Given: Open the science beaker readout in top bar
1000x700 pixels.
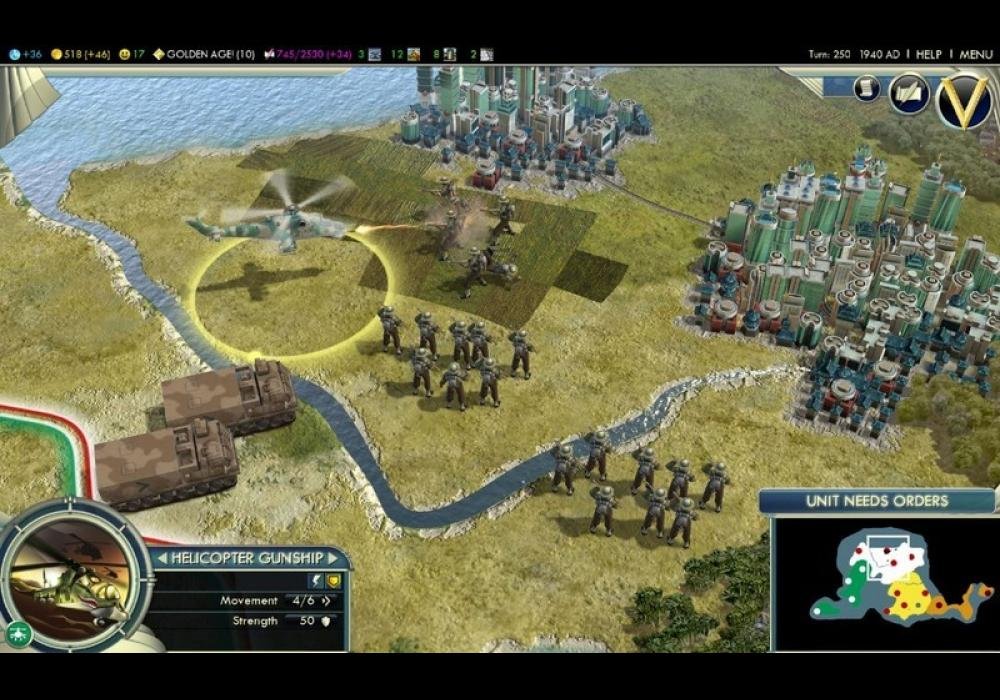Looking at the screenshot, I should 25,54.
